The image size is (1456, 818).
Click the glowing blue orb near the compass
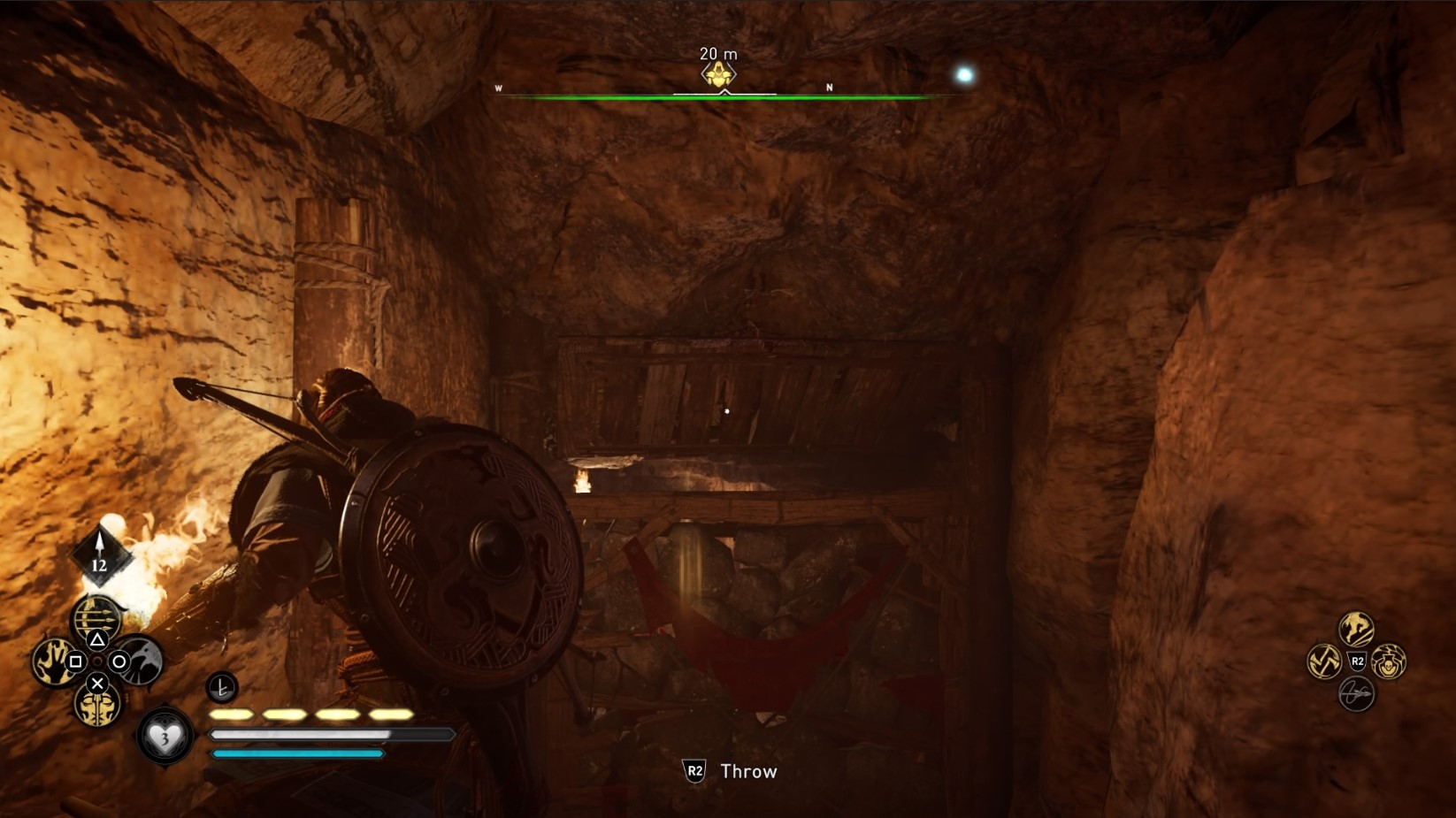tap(962, 75)
